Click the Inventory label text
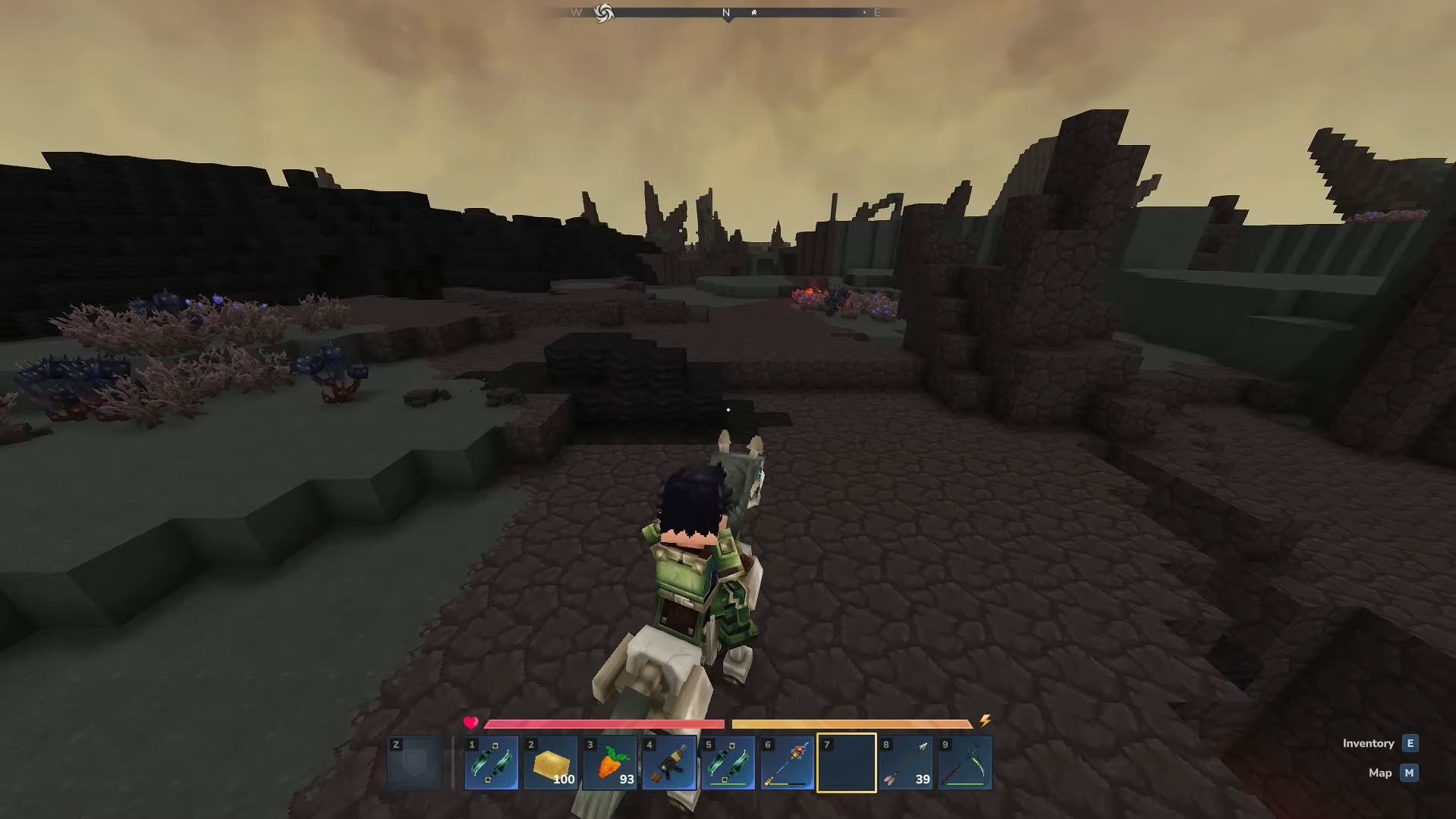Image resolution: width=1456 pixels, height=819 pixels. tap(1369, 744)
